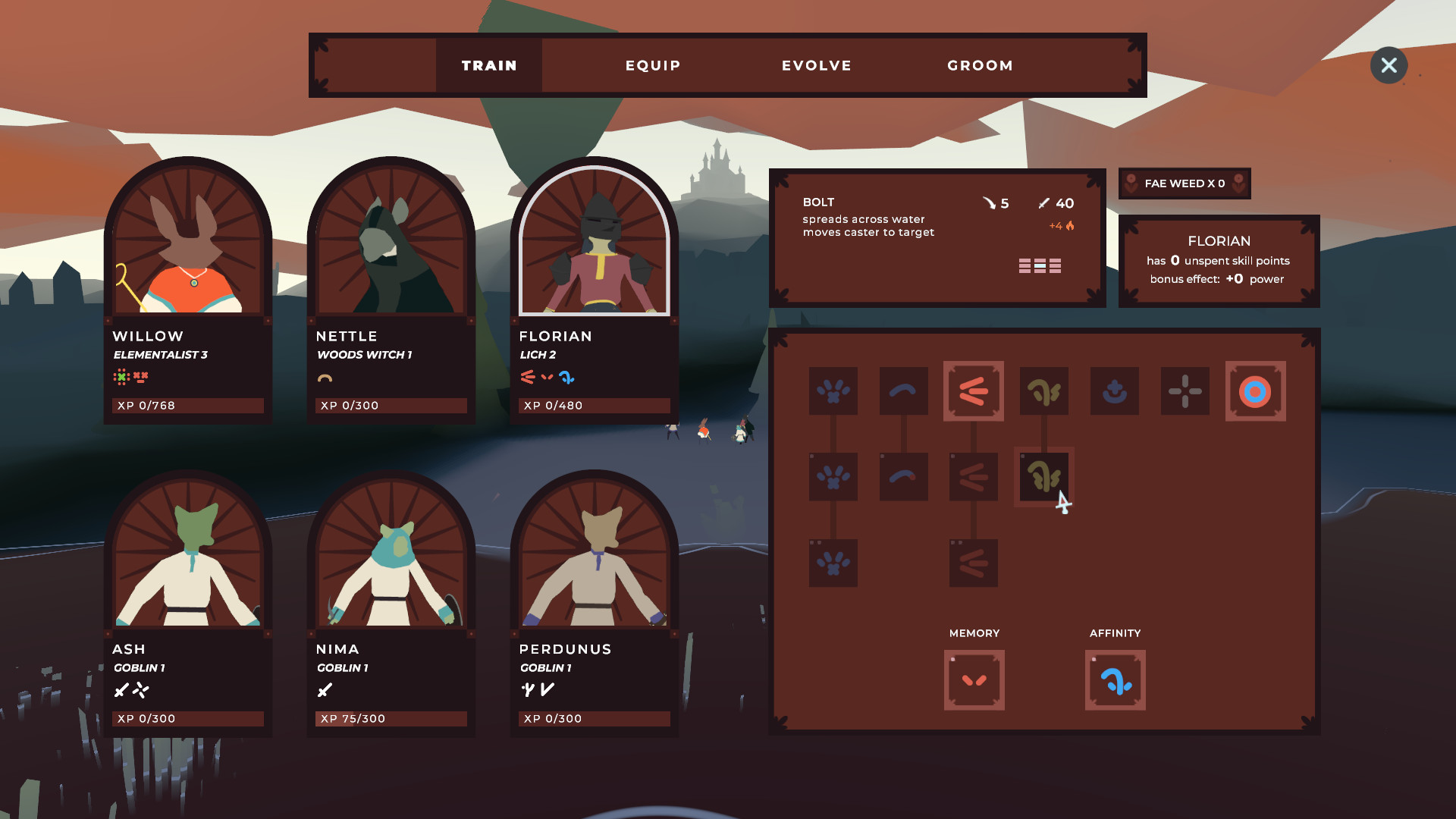
Task: Select the fountain-shaped blue skill node
Action: 1115,391
